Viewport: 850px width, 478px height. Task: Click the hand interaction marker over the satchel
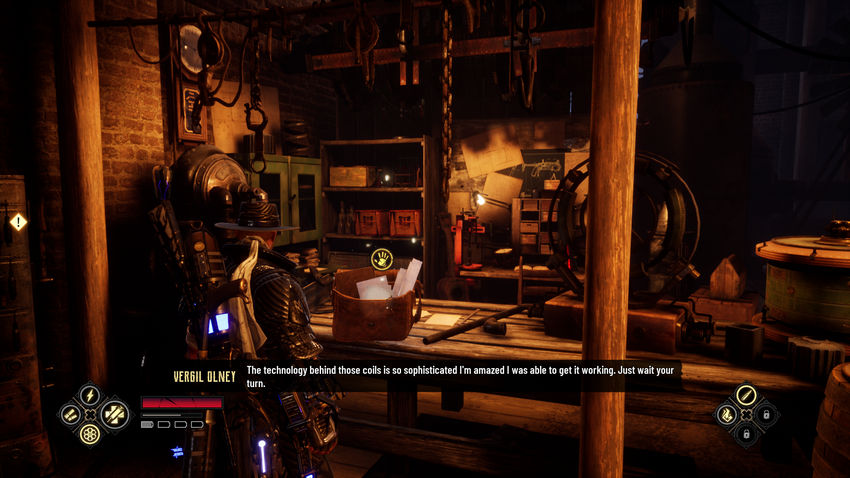point(382,259)
